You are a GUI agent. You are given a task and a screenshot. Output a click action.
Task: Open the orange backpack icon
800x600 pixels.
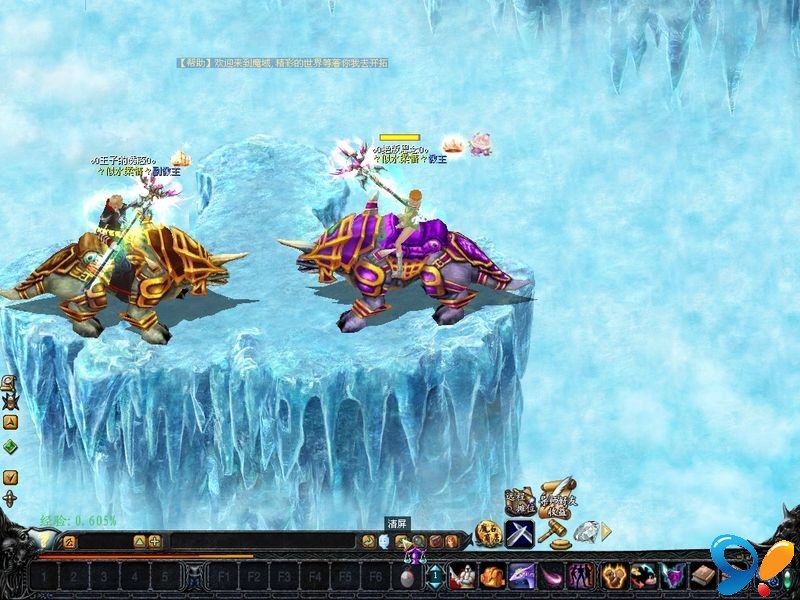click(491, 576)
